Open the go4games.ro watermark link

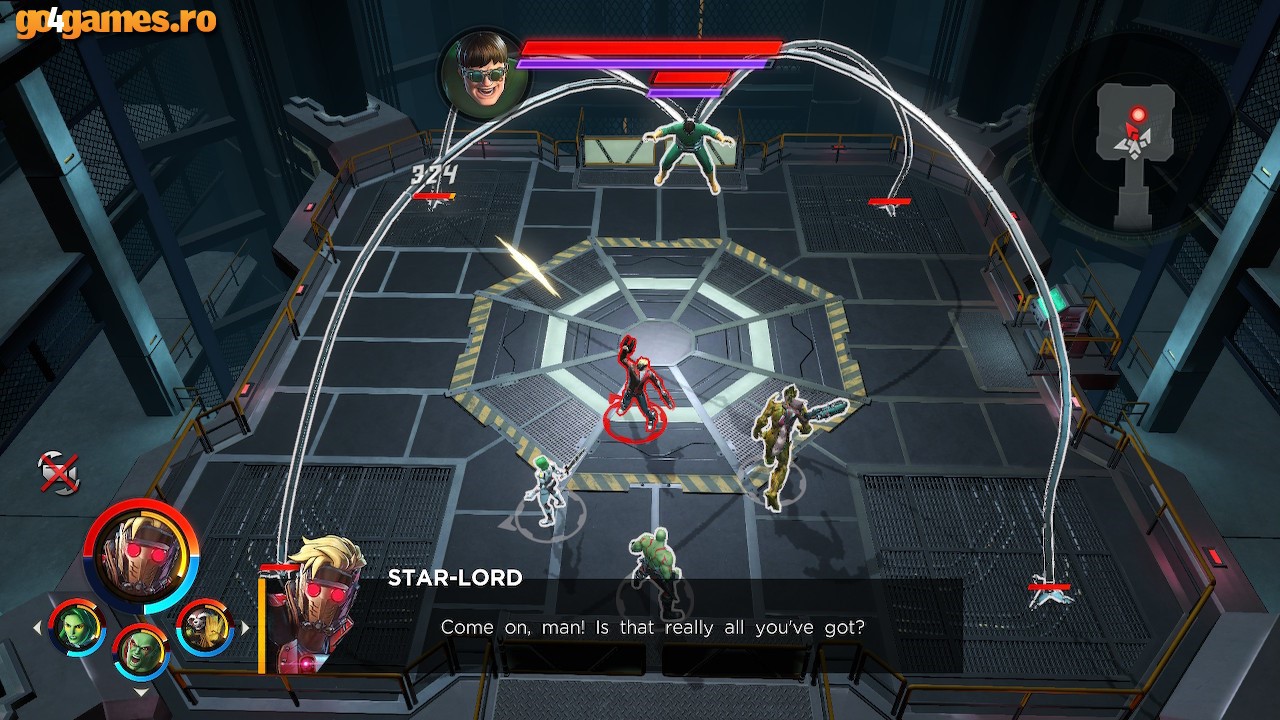click(x=116, y=20)
